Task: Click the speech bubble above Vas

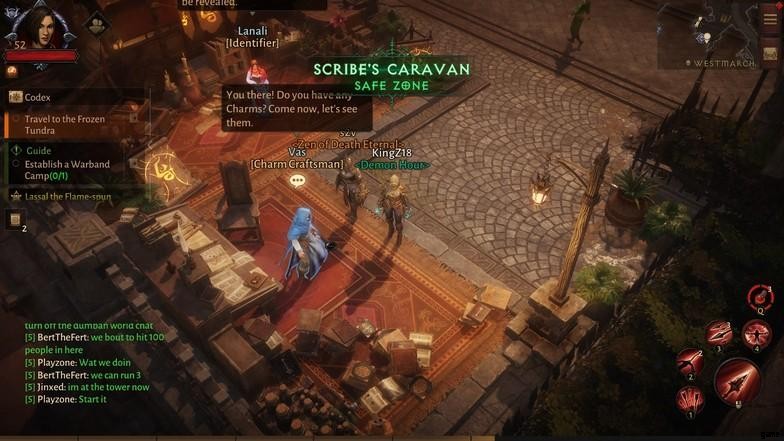Action: click(x=297, y=181)
